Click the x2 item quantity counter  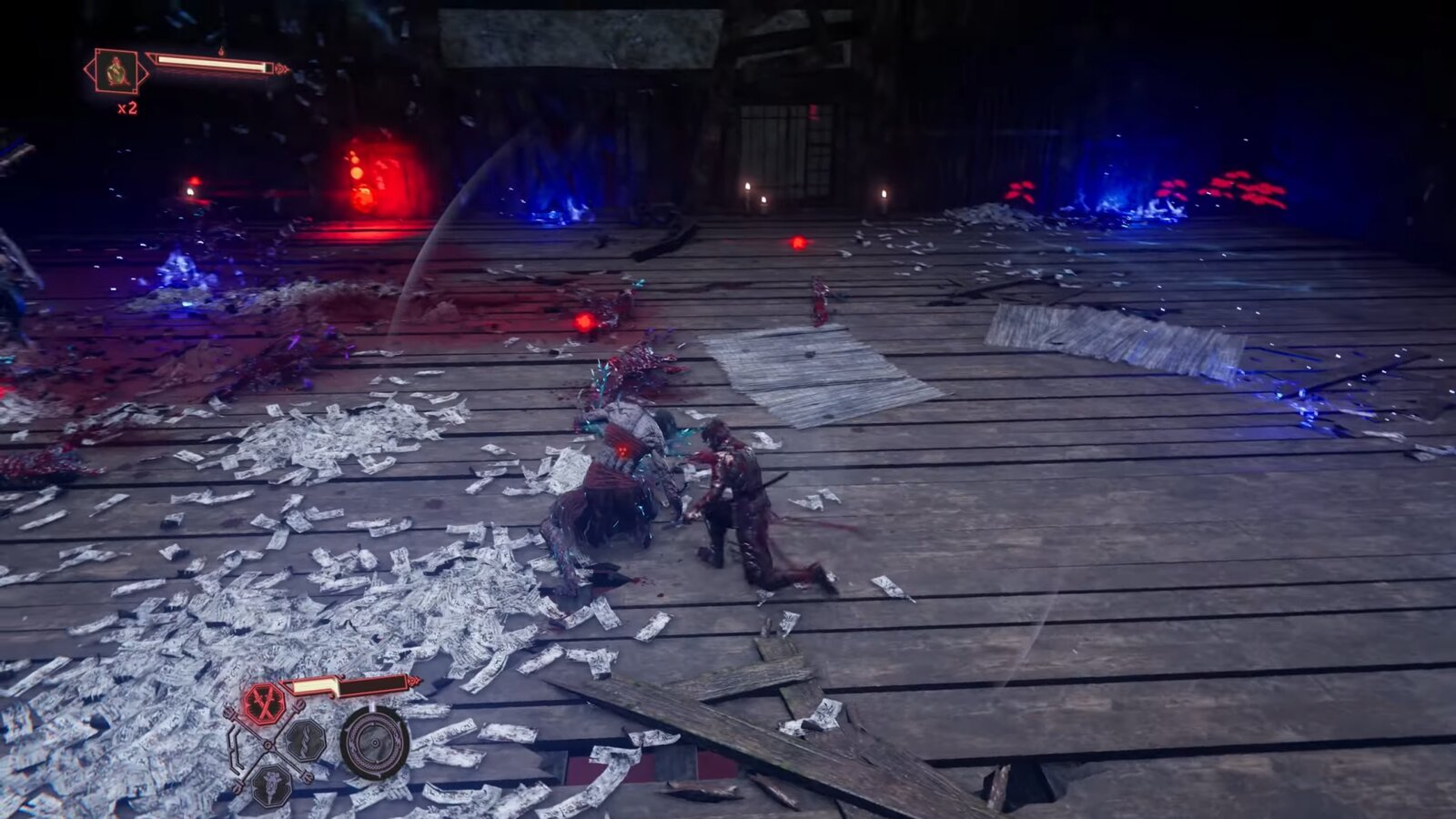(127, 107)
